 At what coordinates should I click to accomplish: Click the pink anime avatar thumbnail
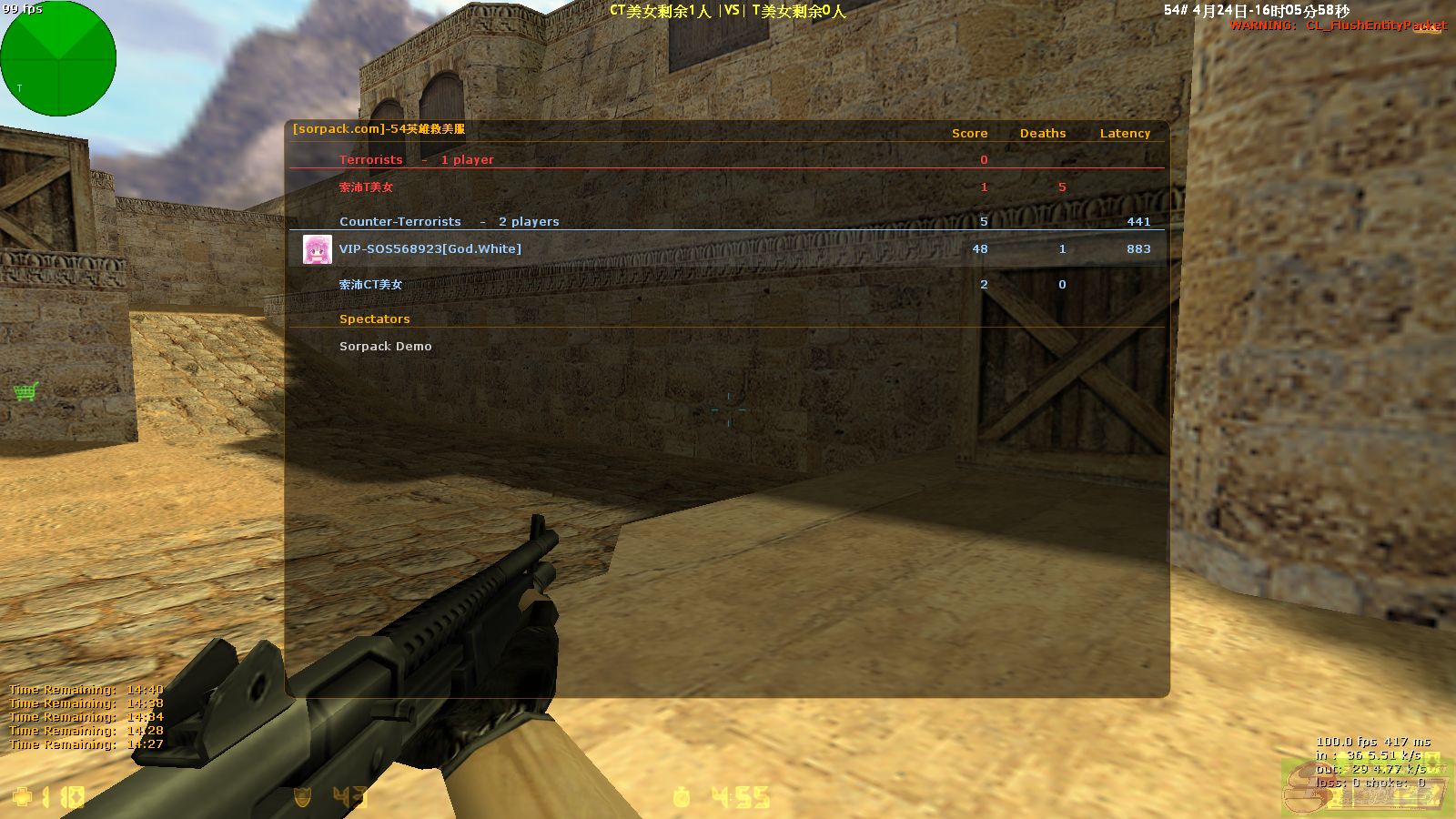click(317, 249)
